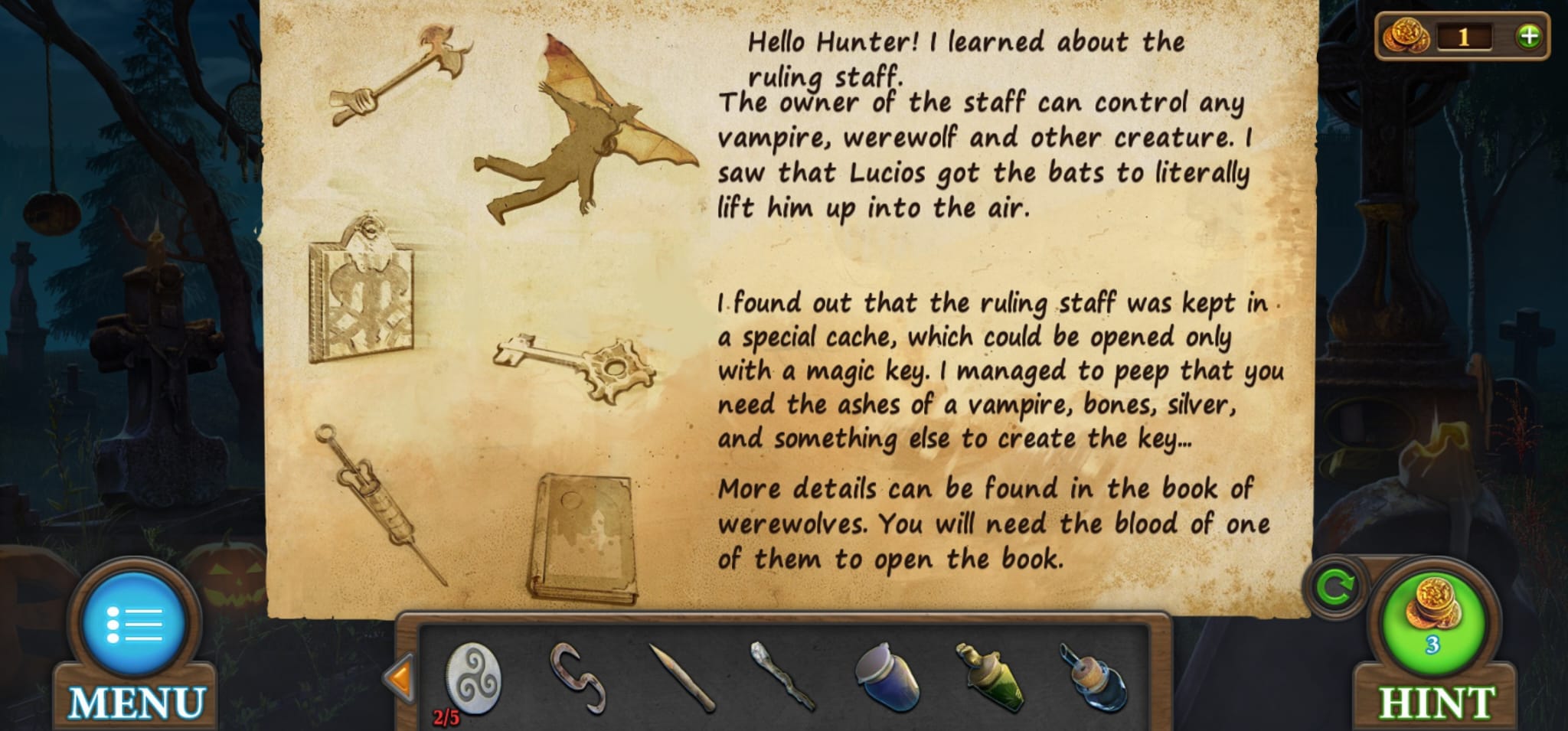Select the sharpened wooden stake

(682, 678)
